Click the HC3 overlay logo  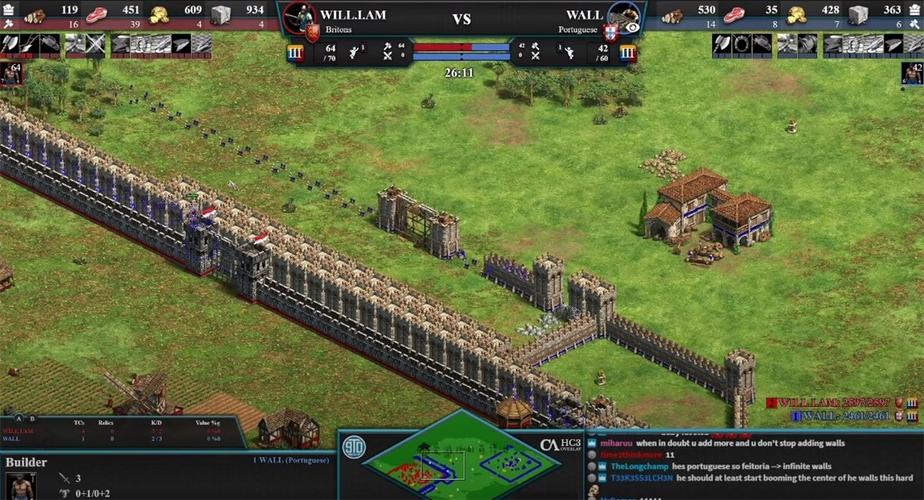tap(562, 445)
